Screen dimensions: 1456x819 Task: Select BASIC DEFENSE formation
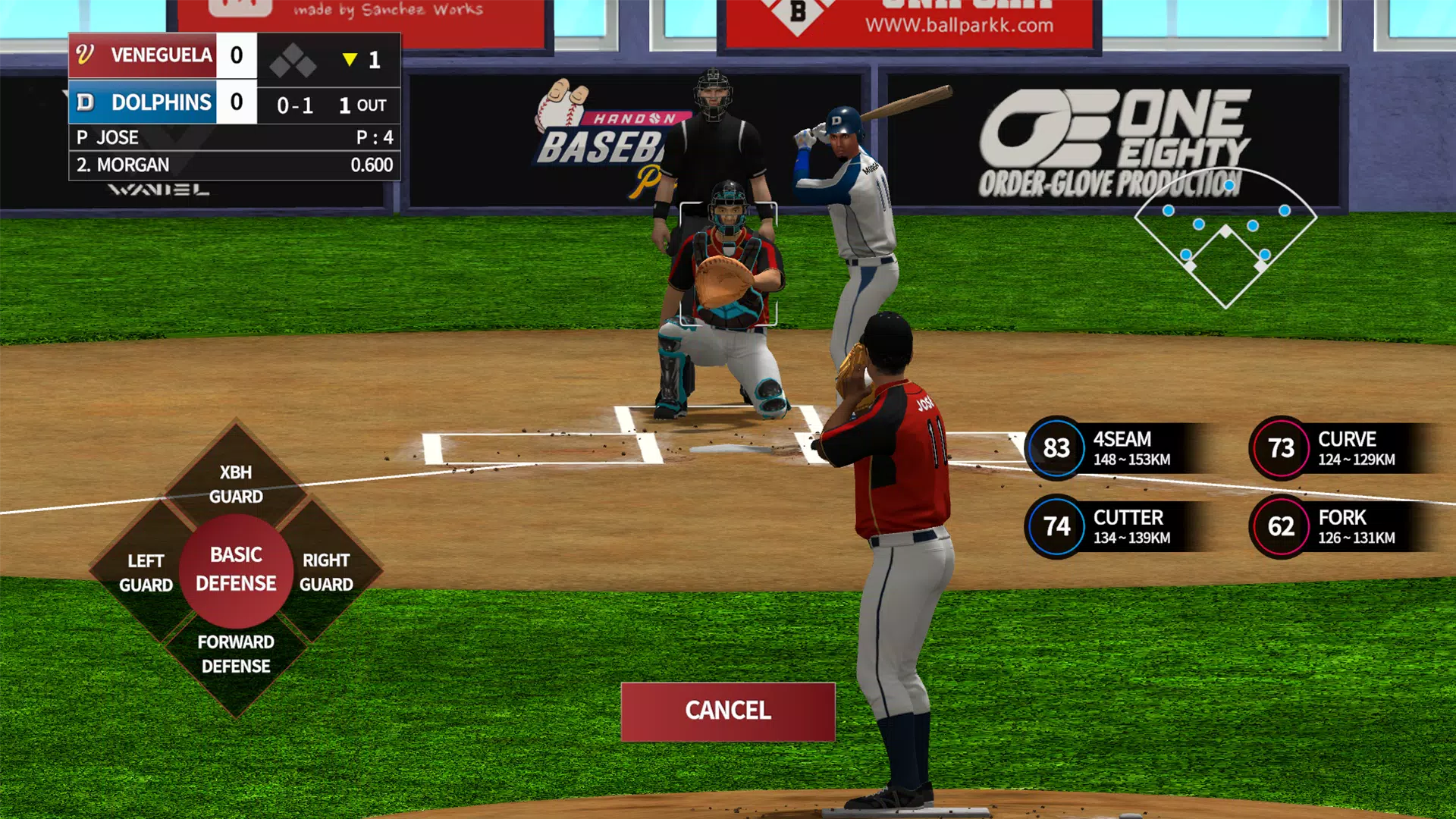coord(236,570)
